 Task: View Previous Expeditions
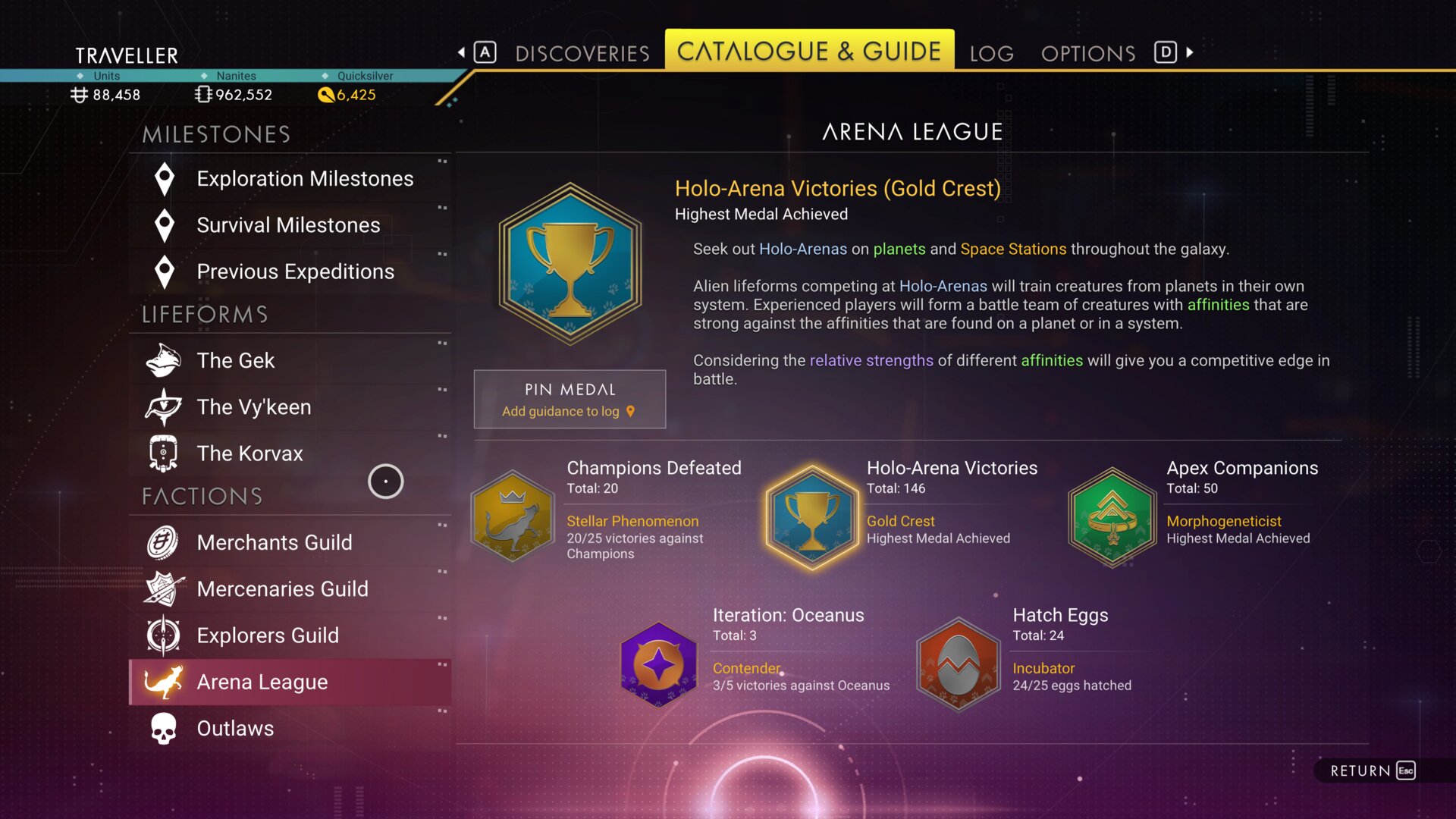point(295,271)
